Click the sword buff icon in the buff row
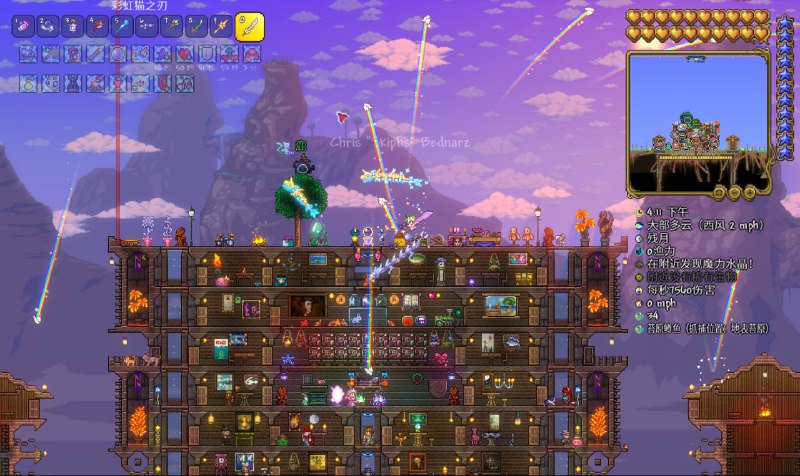This screenshot has height=476, width=800. [97, 52]
